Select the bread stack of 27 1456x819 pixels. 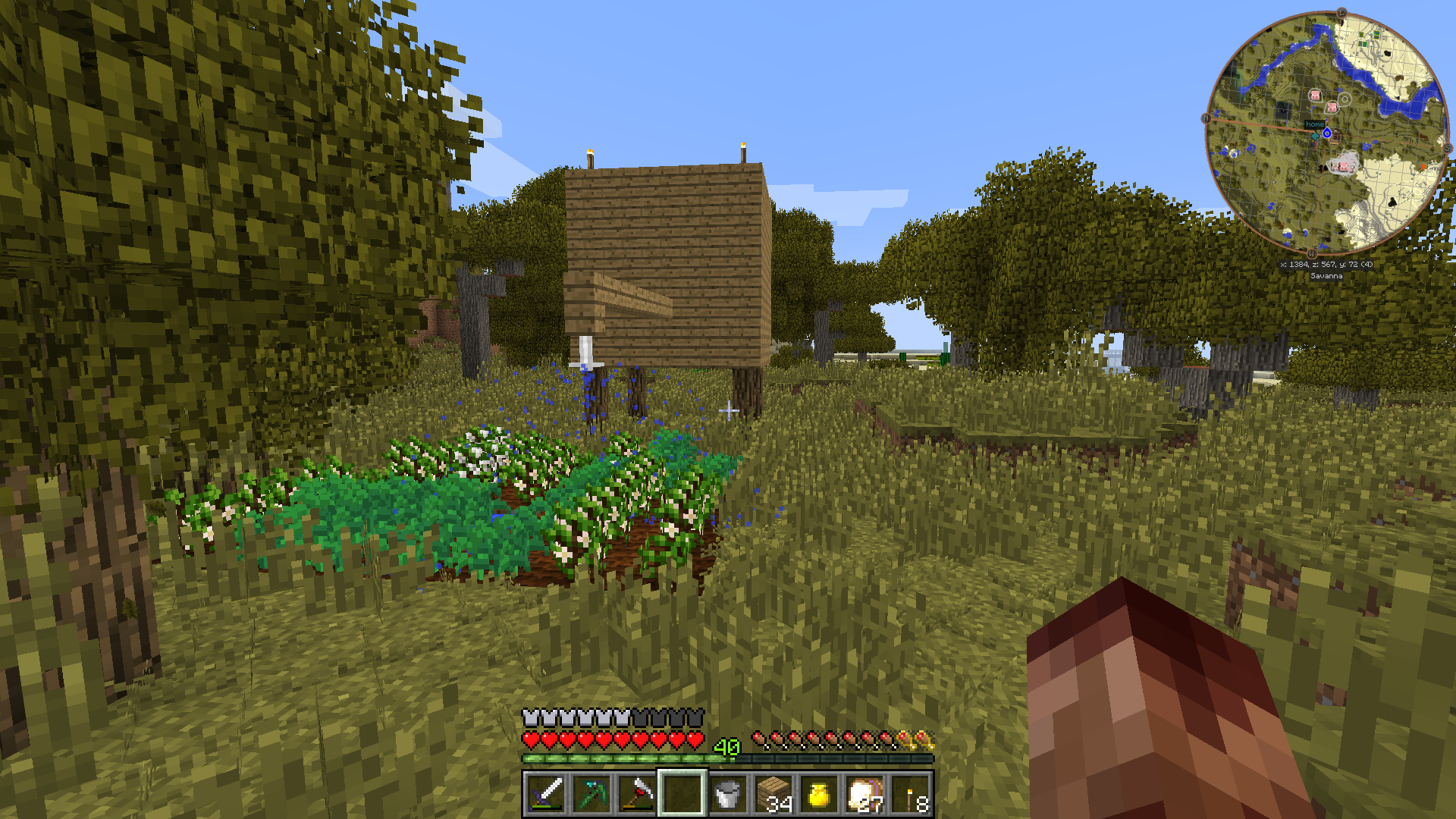click(864, 794)
